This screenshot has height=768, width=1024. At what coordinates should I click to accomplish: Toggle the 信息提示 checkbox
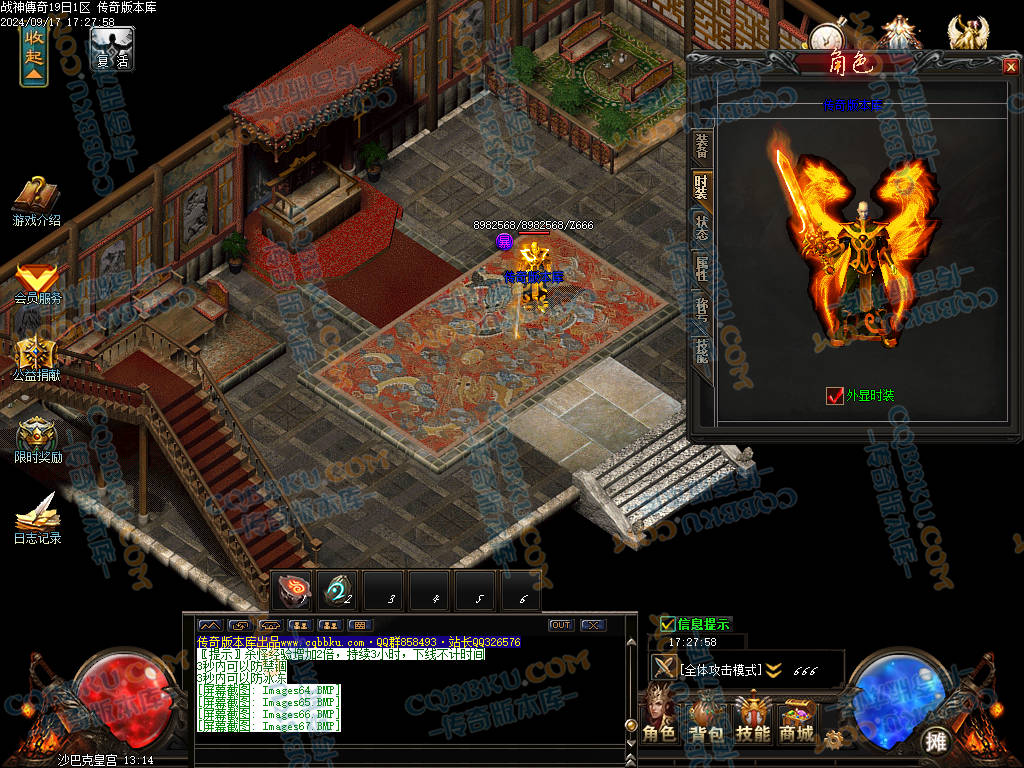668,625
